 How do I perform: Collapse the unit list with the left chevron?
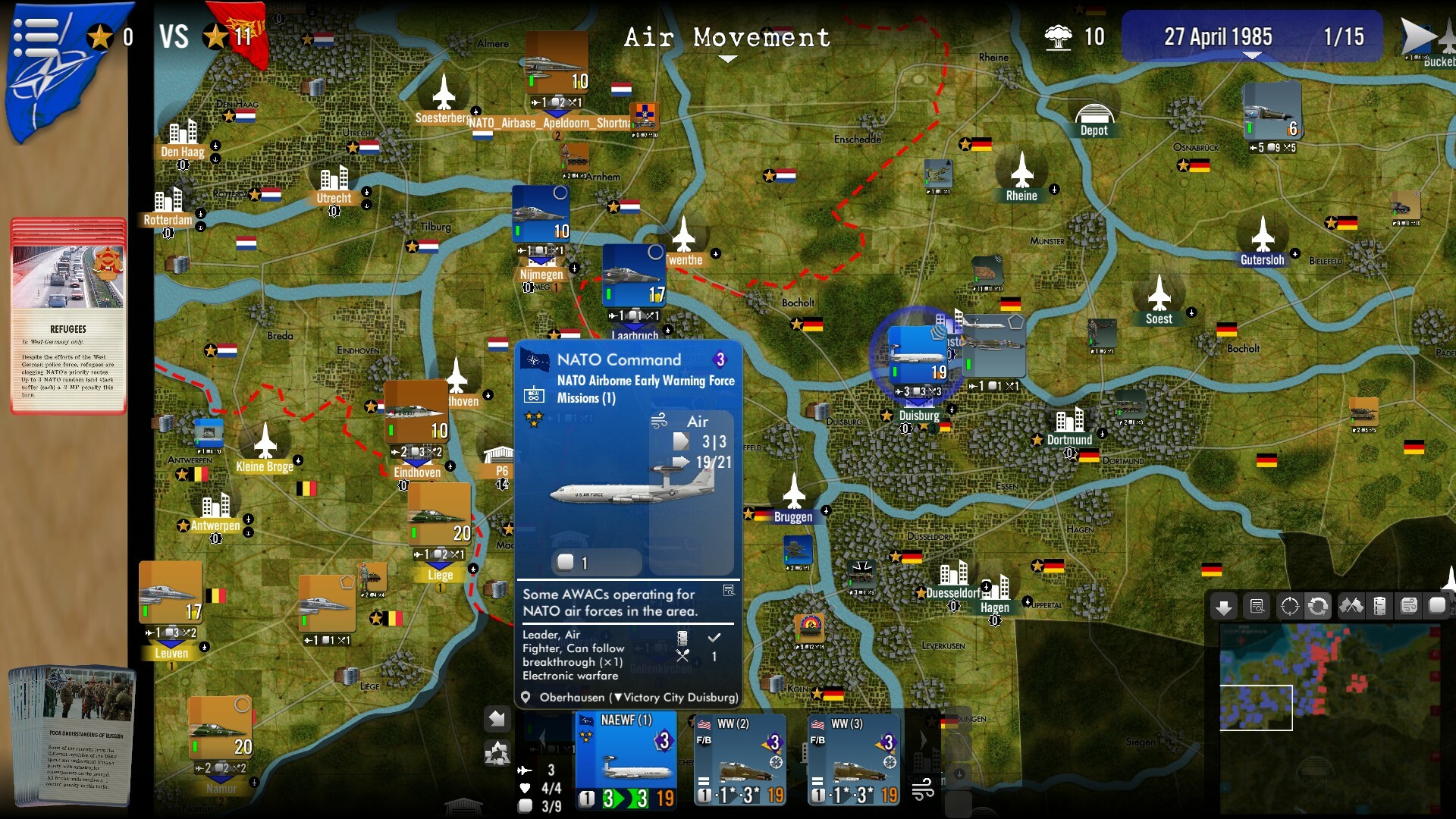click(544, 739)
